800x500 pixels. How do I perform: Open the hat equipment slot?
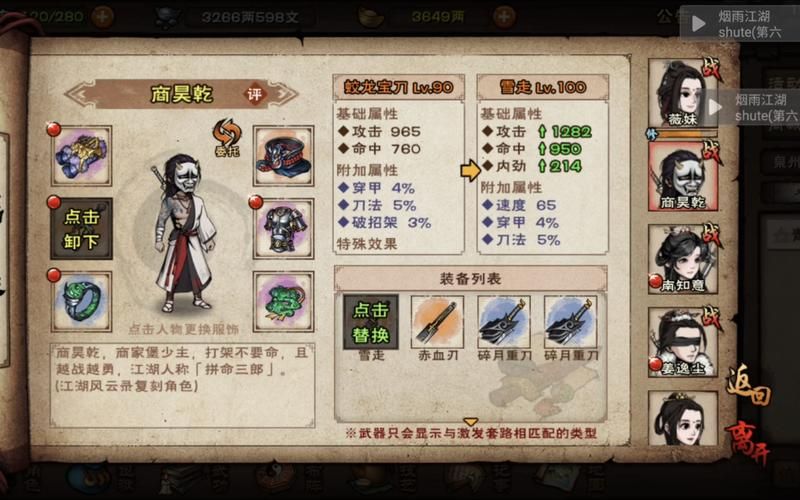coord(283,156)
